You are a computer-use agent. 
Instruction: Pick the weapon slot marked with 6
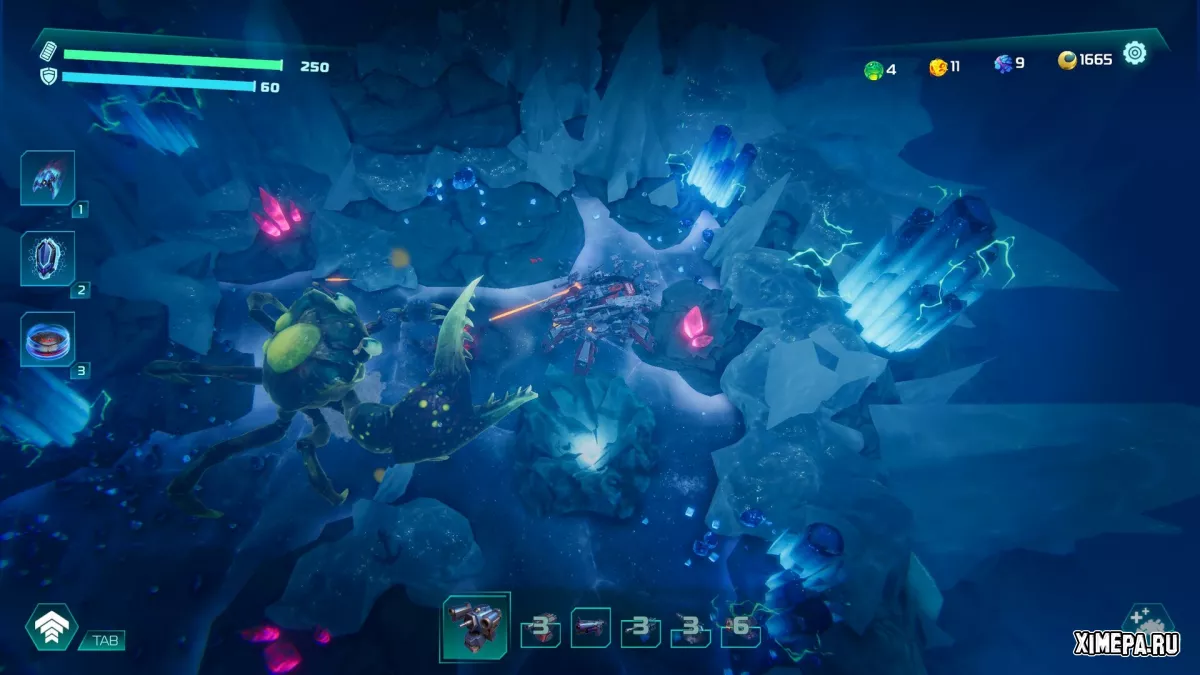tap(740, 628)
